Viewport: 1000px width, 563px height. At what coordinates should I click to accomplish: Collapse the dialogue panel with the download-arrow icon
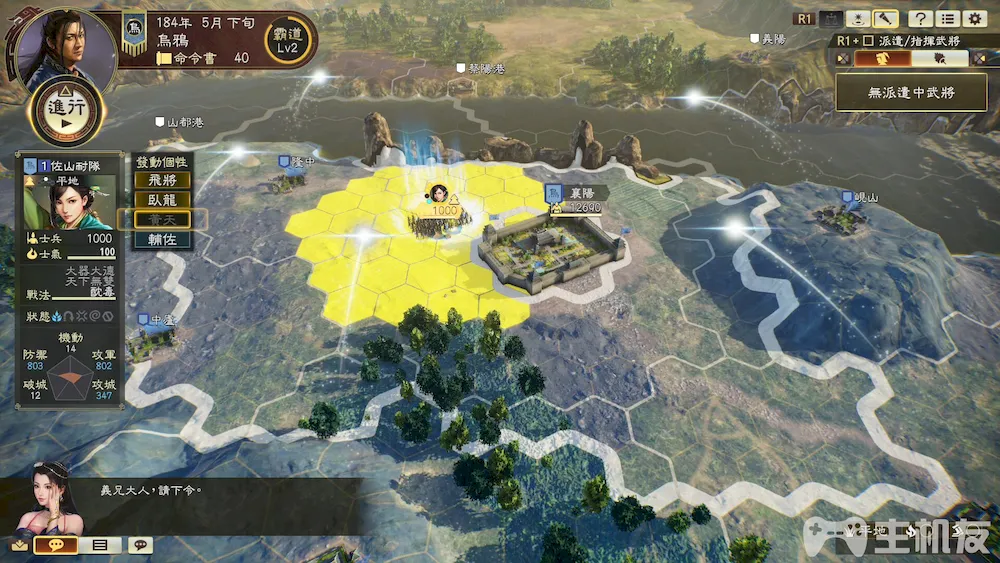tap(19, 545)
